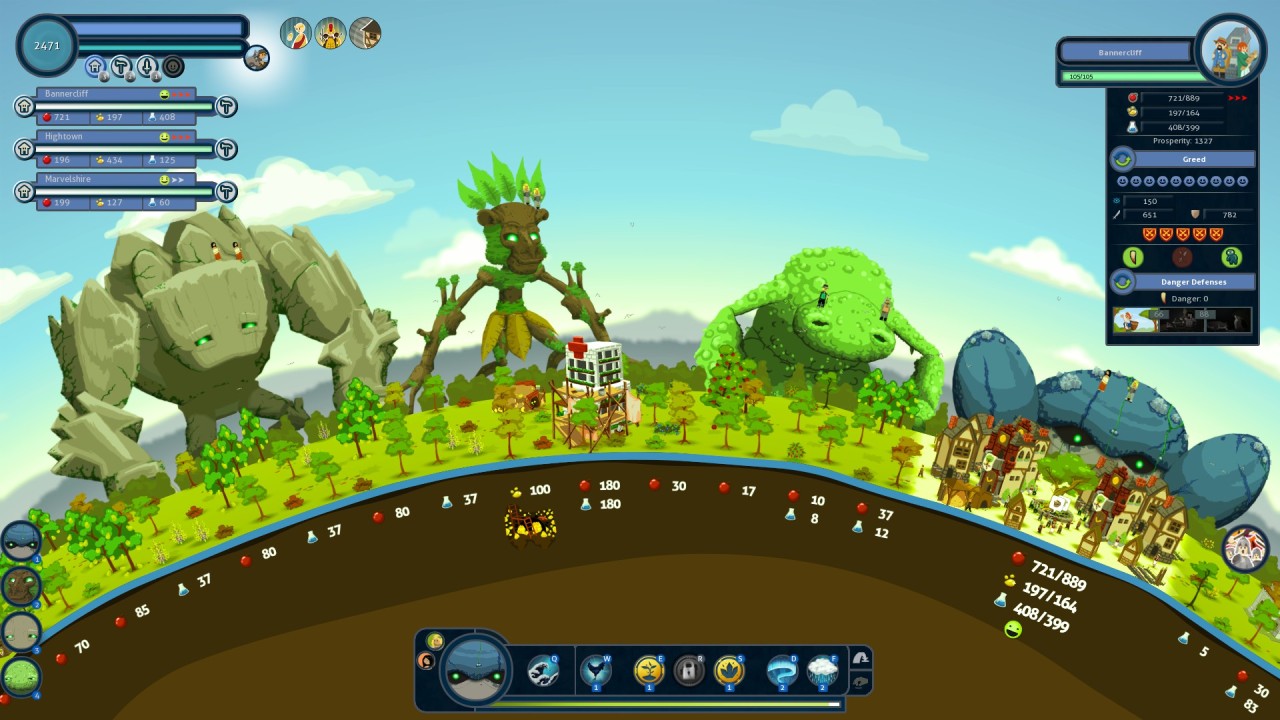Click the red-robed monk ambassador icon
Viewport: 1280px width, 720px height.
click(295, 33)
